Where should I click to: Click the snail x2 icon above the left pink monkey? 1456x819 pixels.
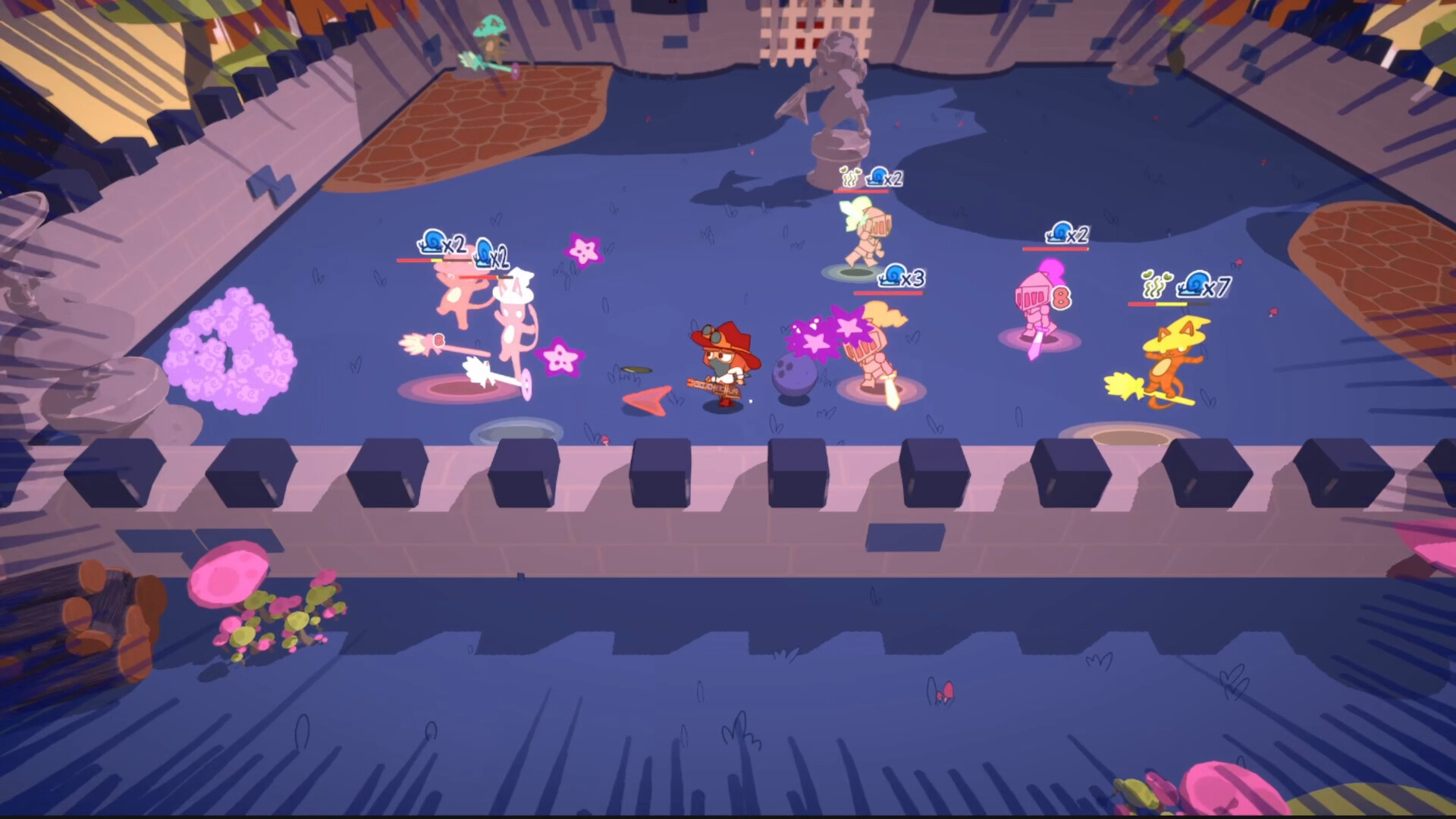pos(432,243)
